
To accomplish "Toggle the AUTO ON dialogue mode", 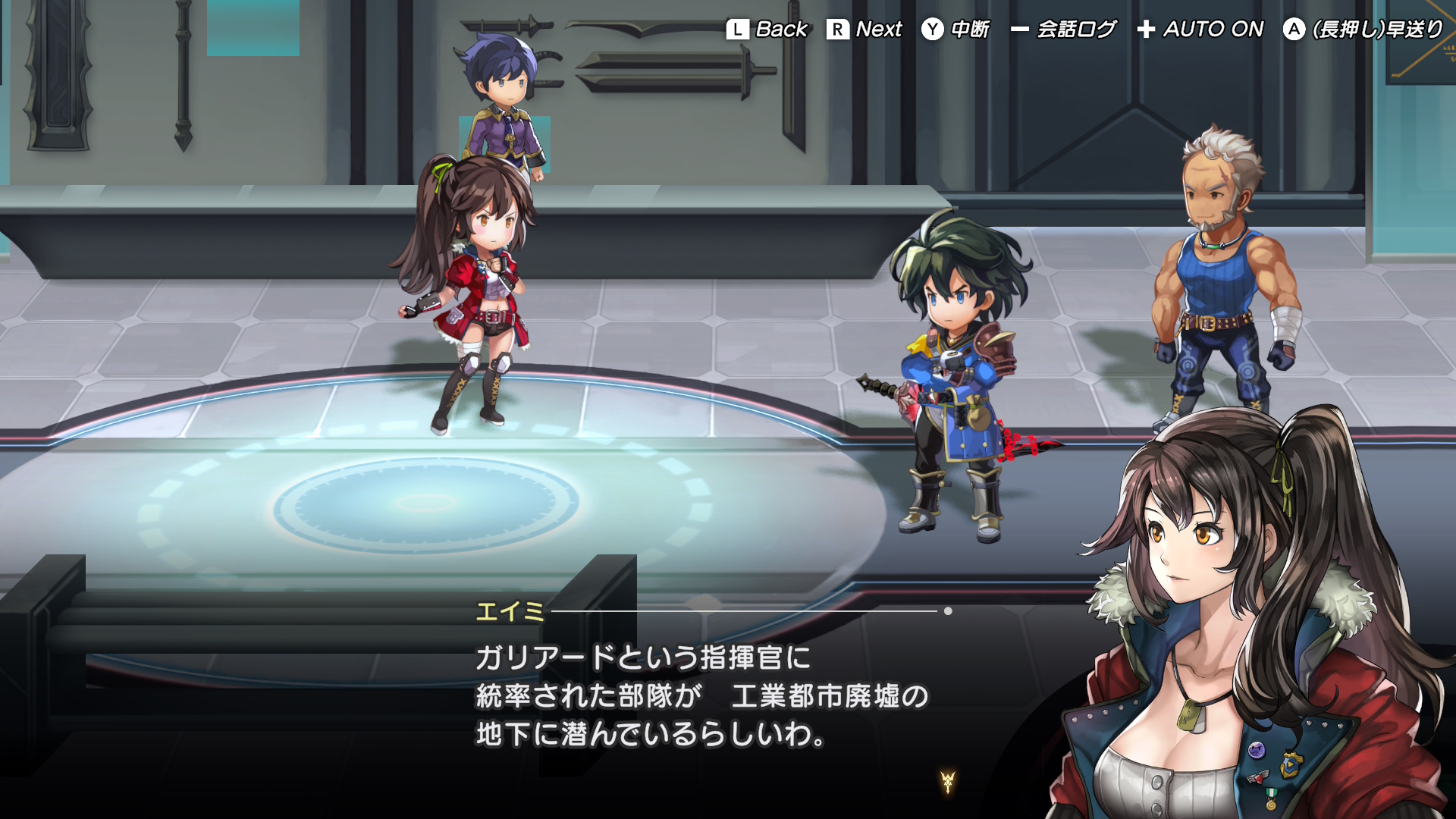I will 1200,30.
